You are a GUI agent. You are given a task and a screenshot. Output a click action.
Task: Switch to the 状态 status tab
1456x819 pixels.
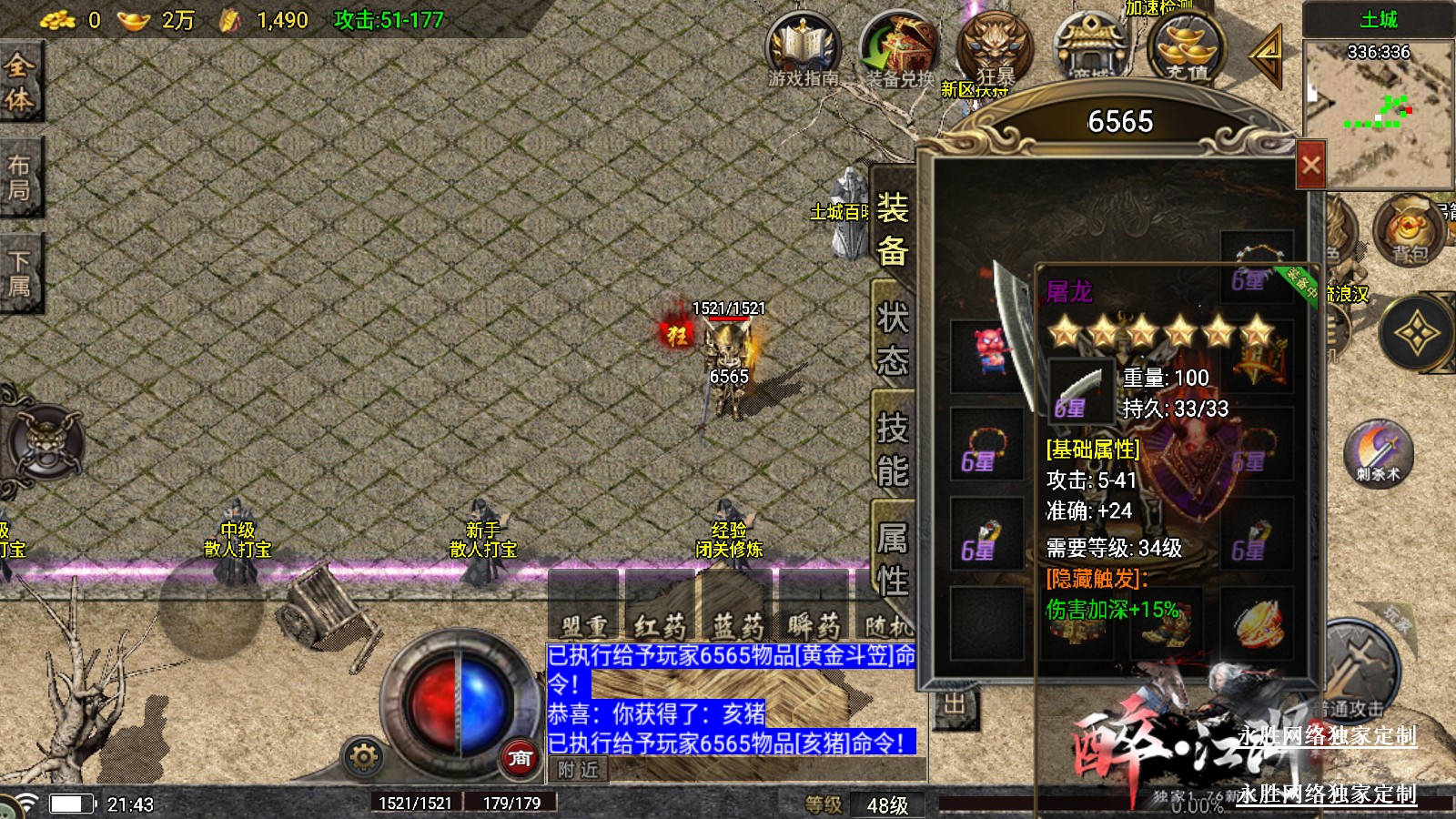point(892,339)
